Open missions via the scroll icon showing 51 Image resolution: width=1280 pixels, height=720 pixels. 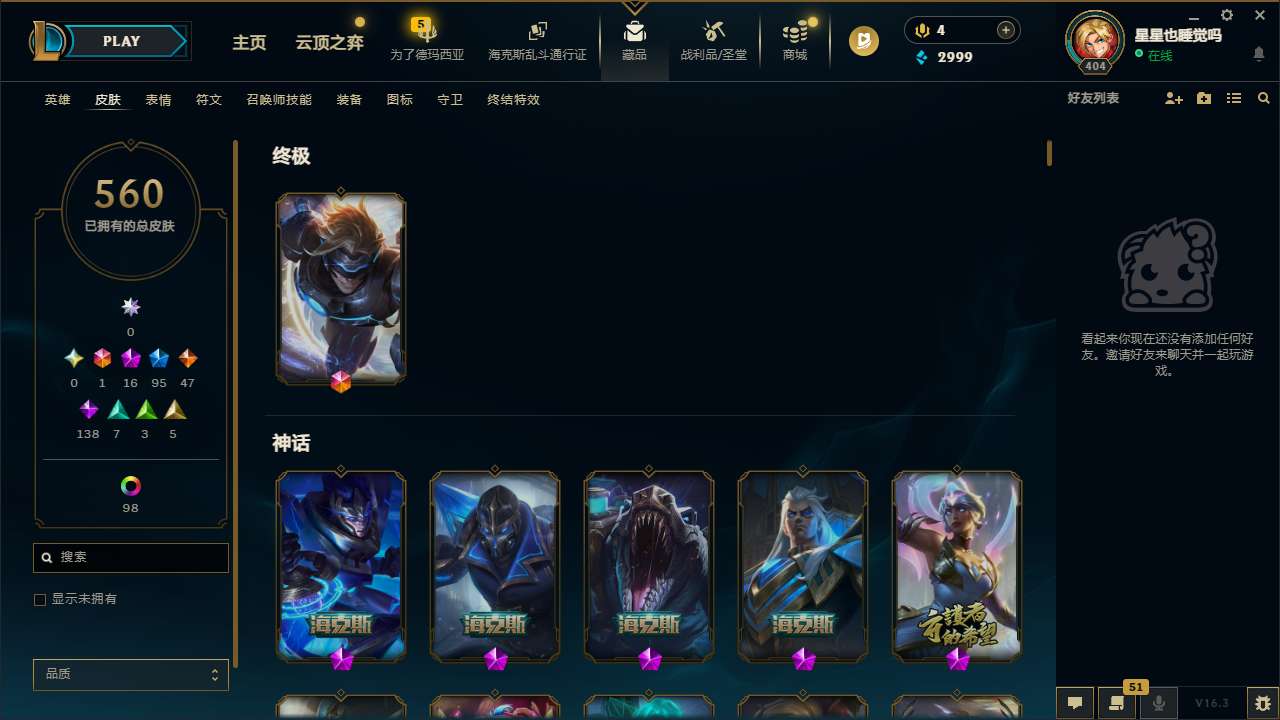pos(1114,702)
